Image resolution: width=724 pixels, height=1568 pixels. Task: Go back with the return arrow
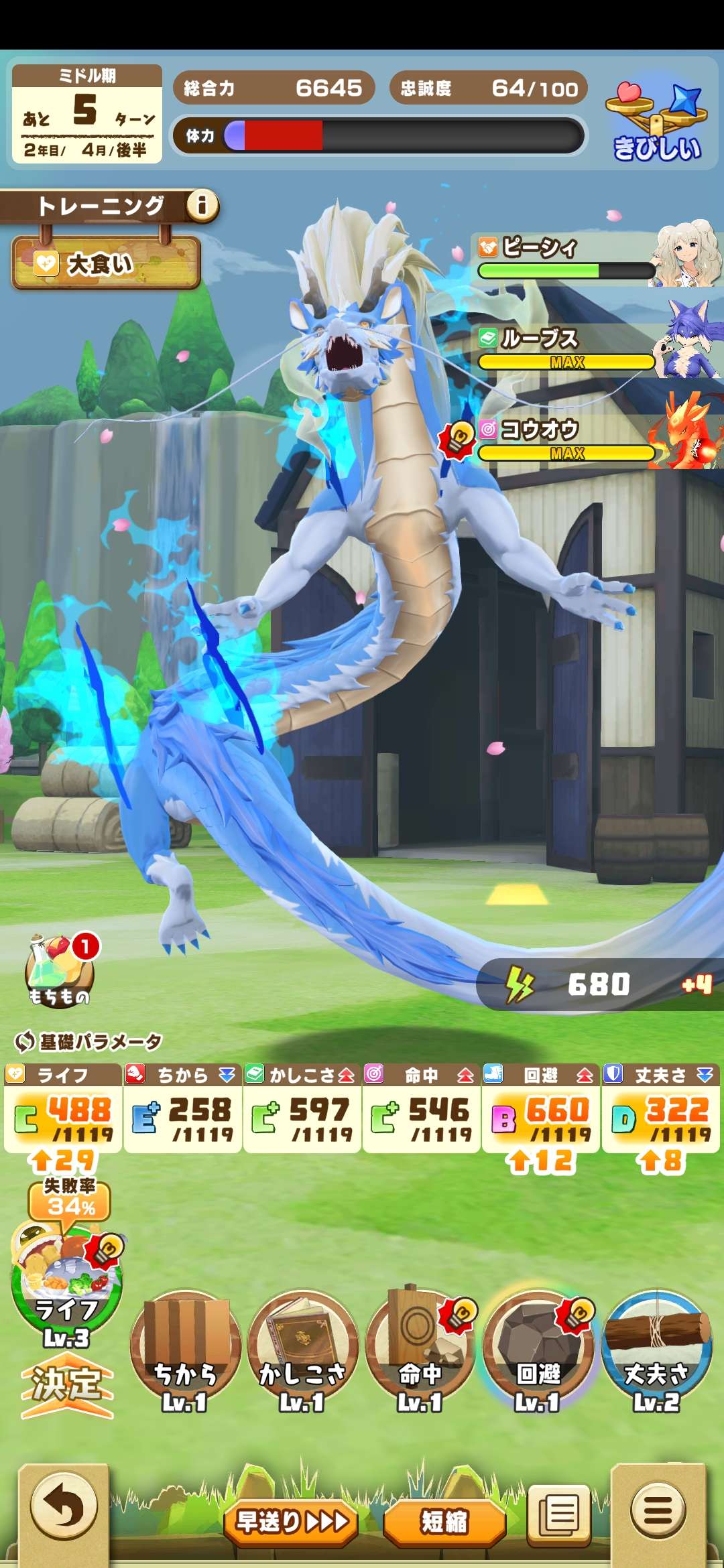pos(64,1508)
